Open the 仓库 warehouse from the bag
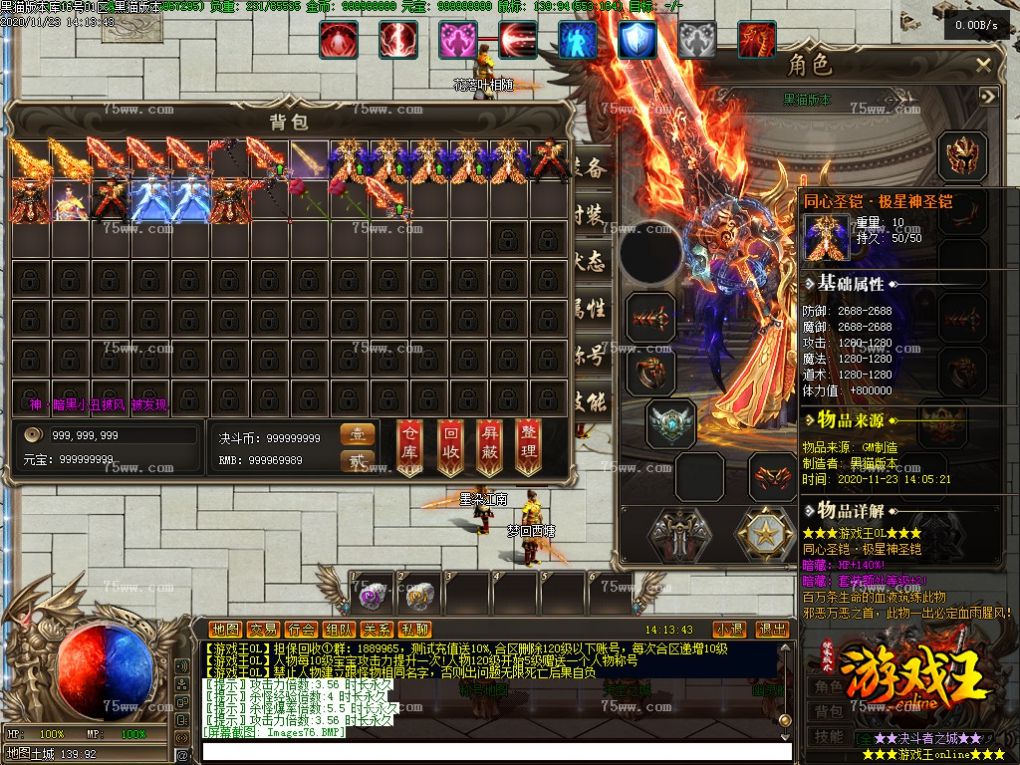 (410, 446)
